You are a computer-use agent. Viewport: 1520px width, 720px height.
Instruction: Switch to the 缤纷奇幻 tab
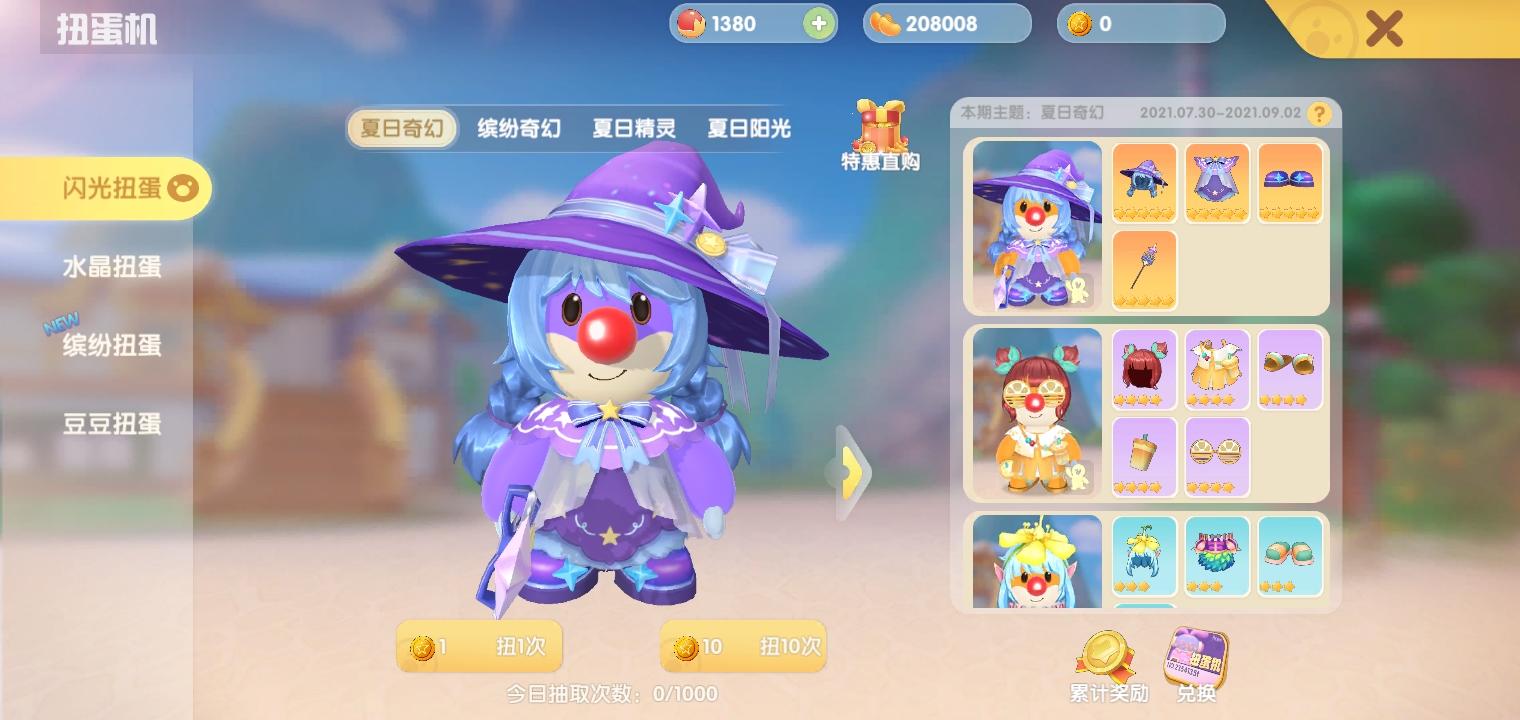pyautogui.click(x=517, y=128)
